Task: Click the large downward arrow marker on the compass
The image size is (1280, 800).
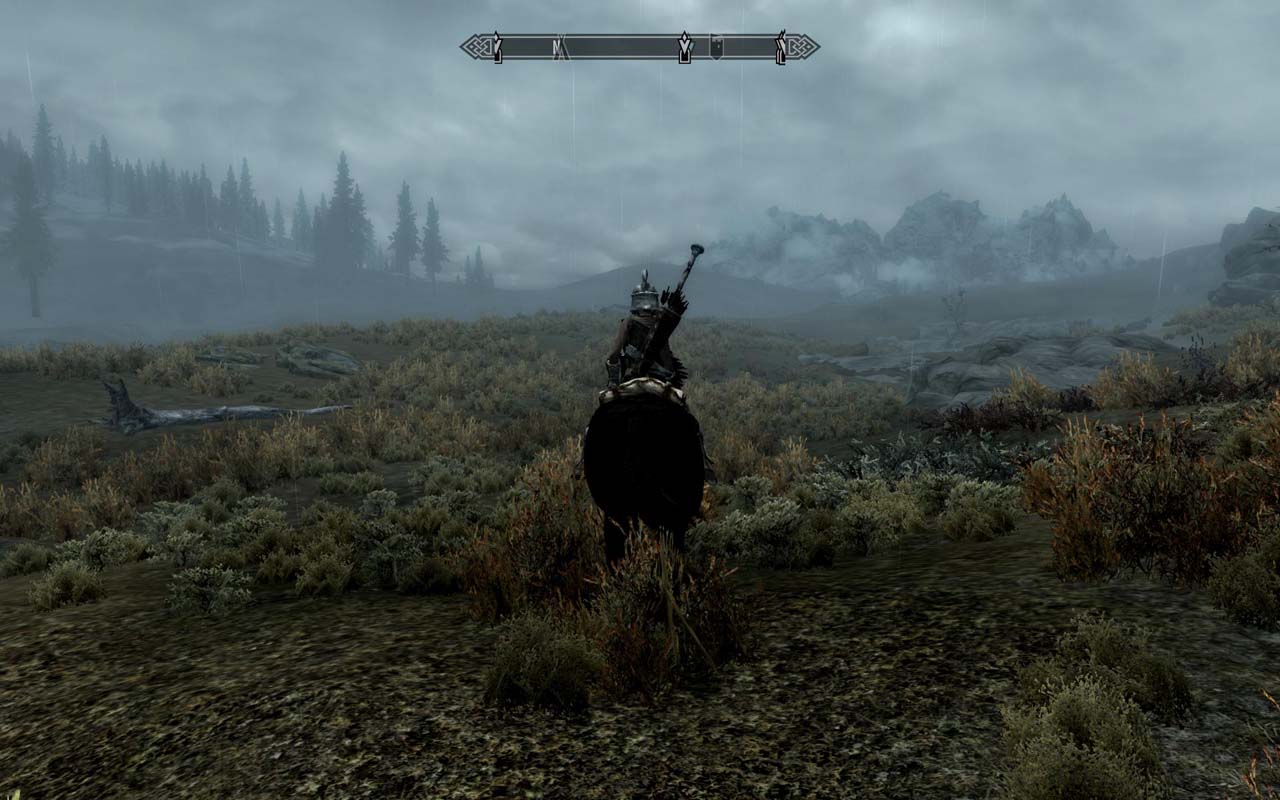Action: [x=684, y=46]
